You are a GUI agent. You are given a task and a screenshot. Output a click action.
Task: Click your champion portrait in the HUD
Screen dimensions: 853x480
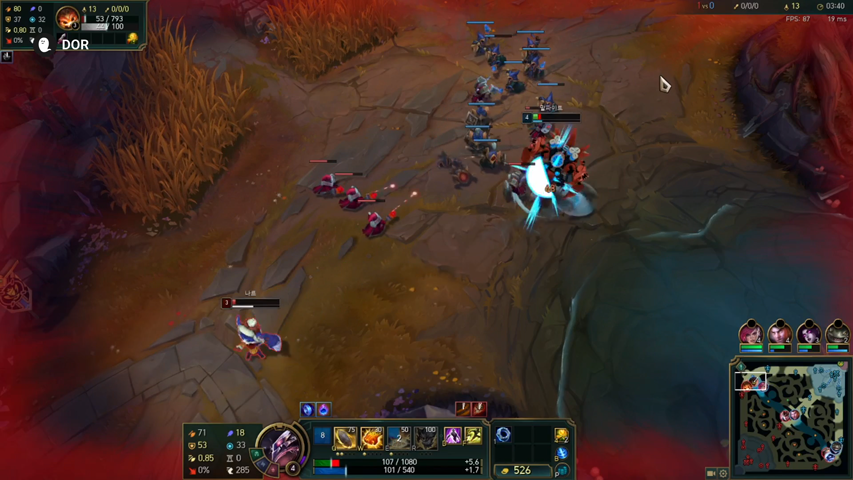(281, 446)
